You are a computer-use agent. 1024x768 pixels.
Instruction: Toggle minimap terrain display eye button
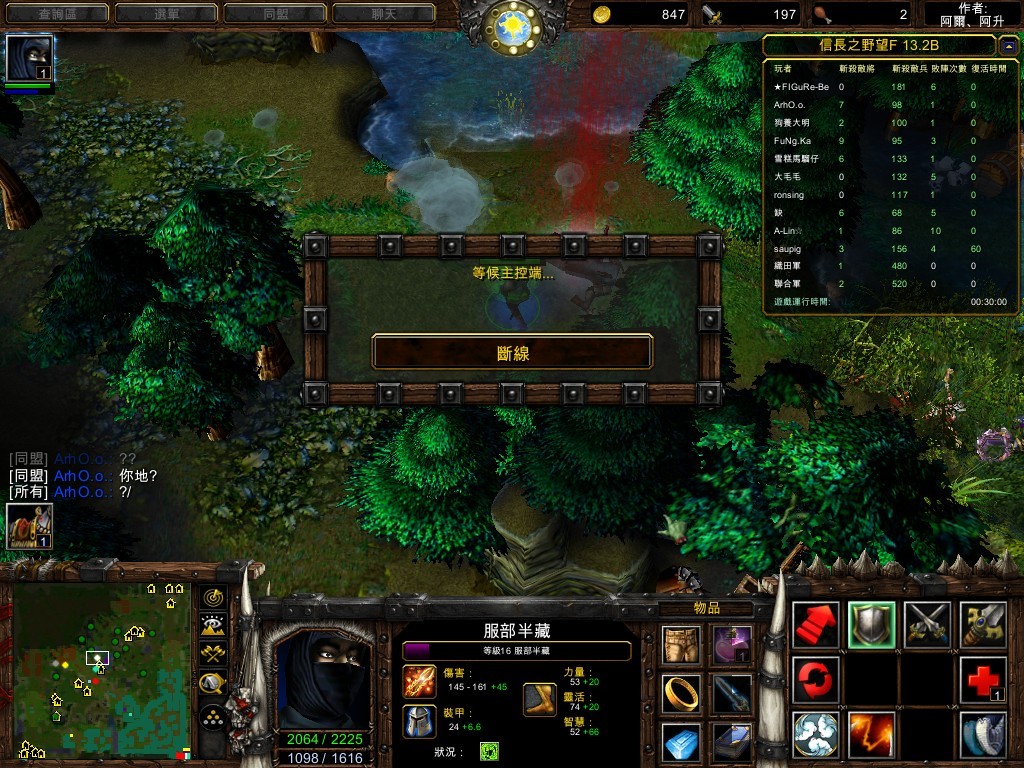click(213, 626)
